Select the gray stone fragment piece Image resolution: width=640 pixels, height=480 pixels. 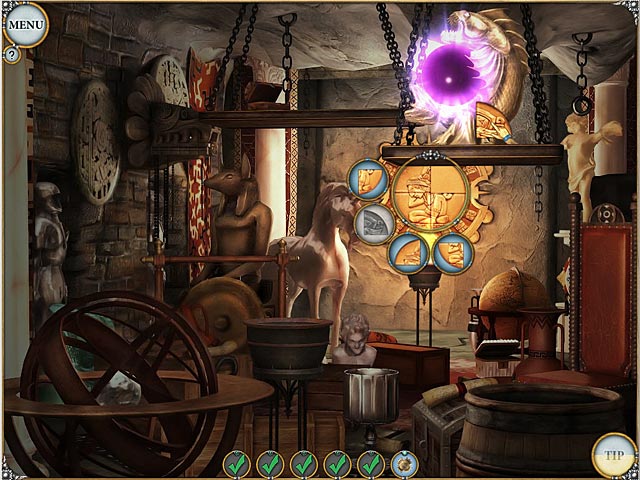coord(374,220)
